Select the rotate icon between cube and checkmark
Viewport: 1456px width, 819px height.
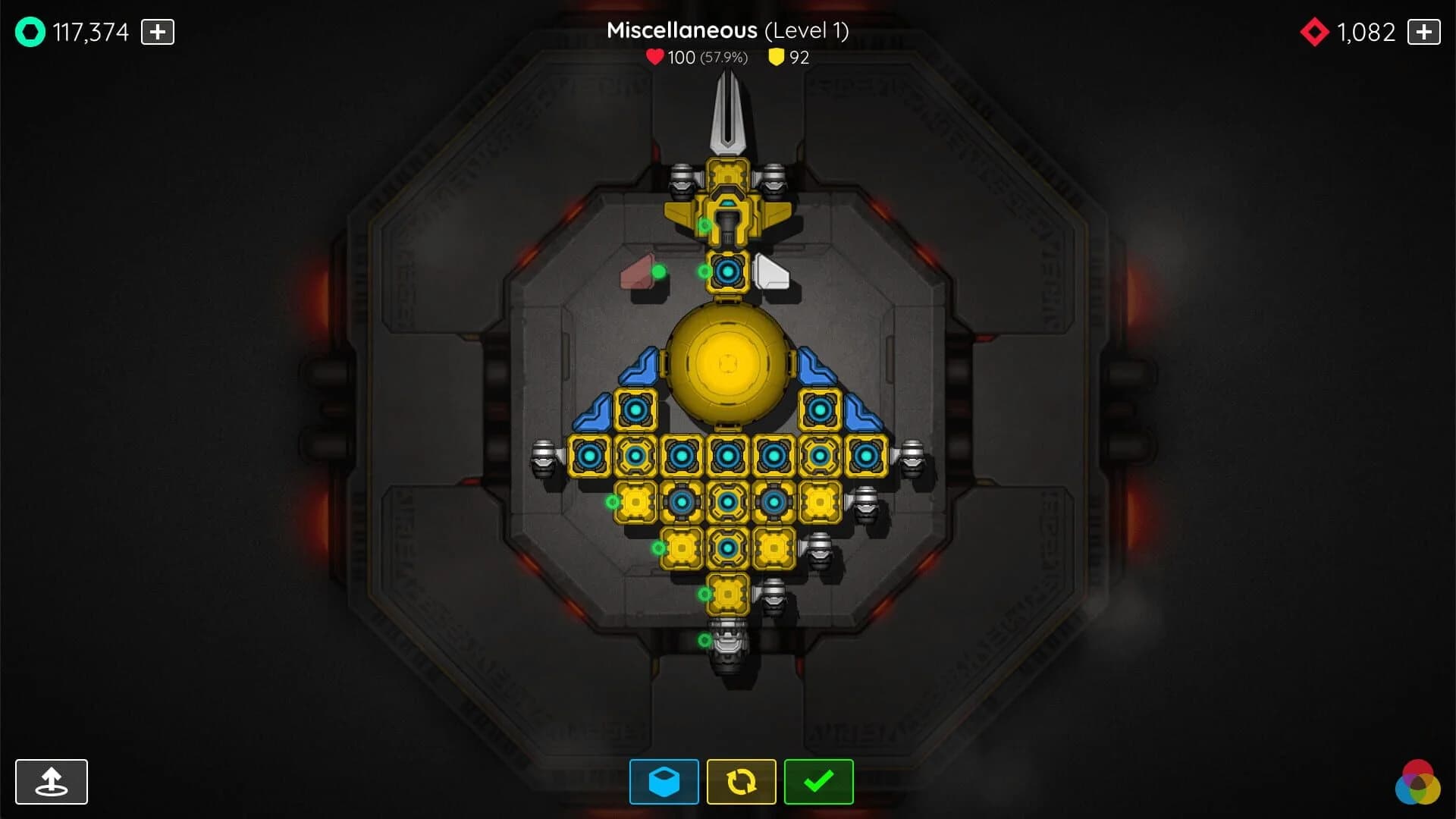[741, 781]
